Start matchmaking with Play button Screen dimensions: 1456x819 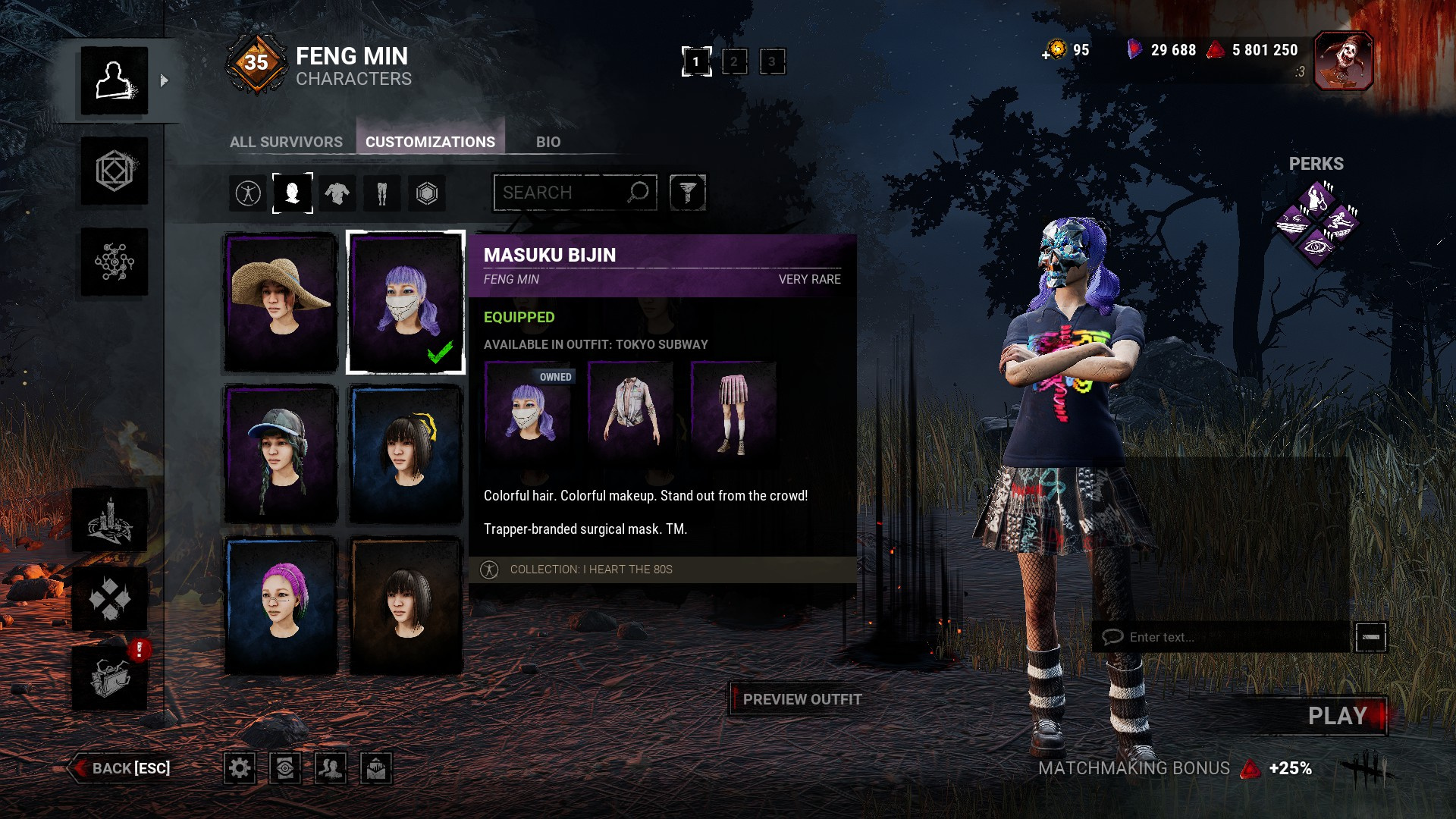tap(1337, 716)
